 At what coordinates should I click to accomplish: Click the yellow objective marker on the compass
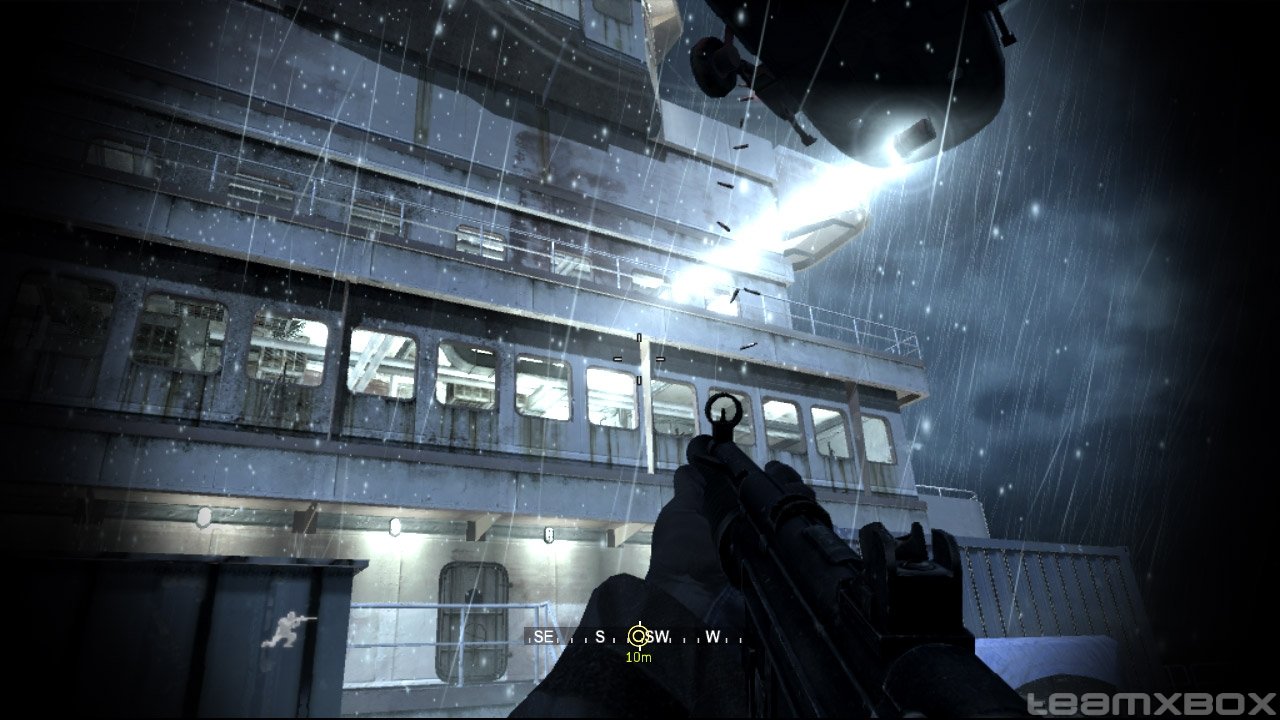click(x=638, y=636)
